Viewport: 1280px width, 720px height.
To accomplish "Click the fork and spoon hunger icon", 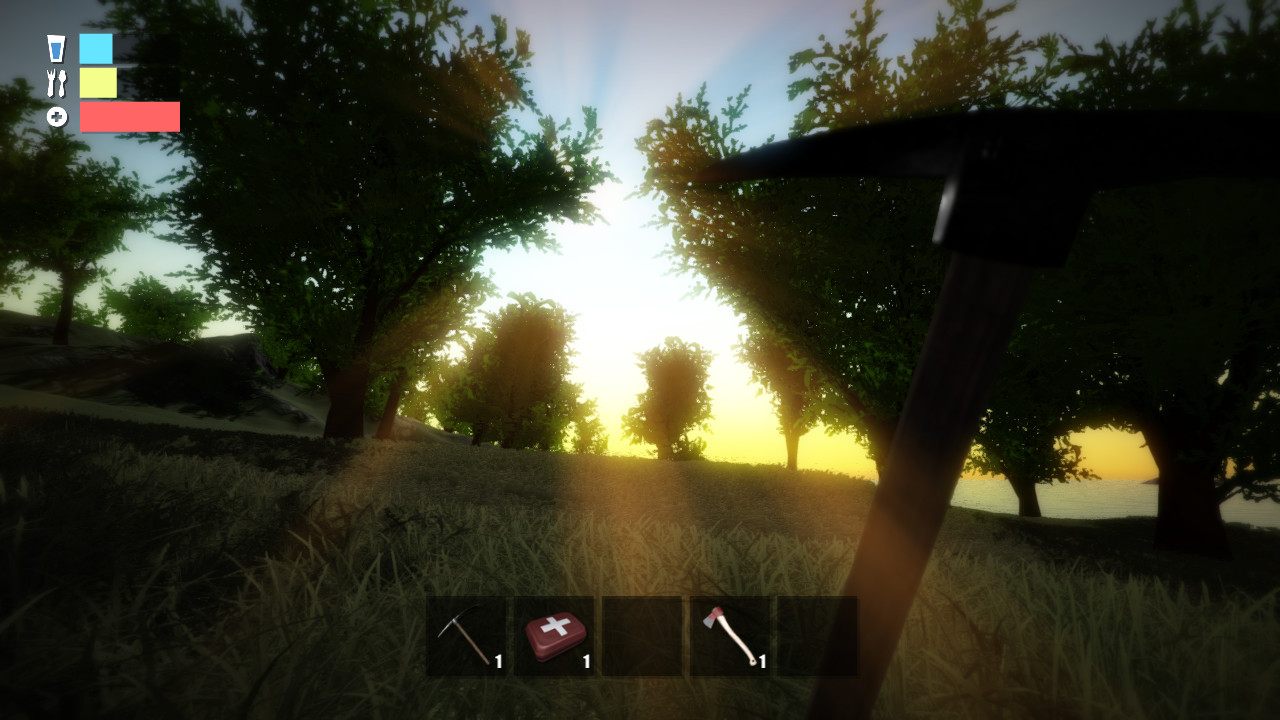I will point(56,83).
